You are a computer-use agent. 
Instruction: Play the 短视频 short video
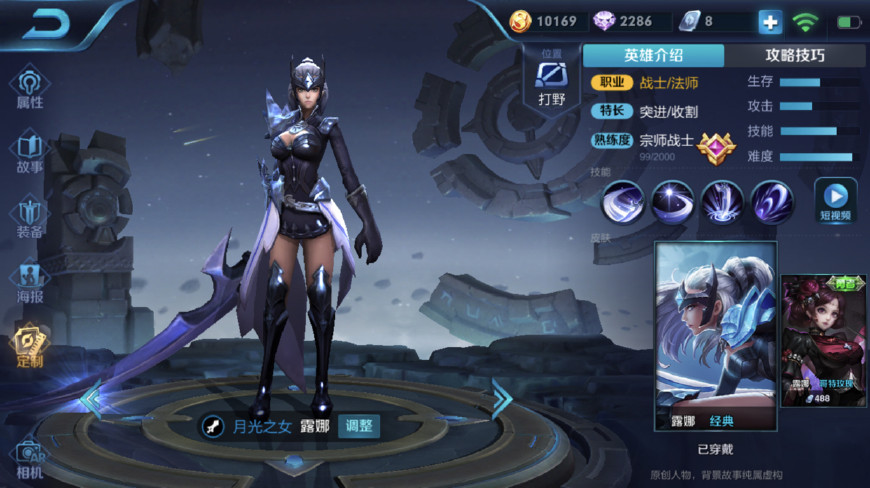click(x=836, y=200)
